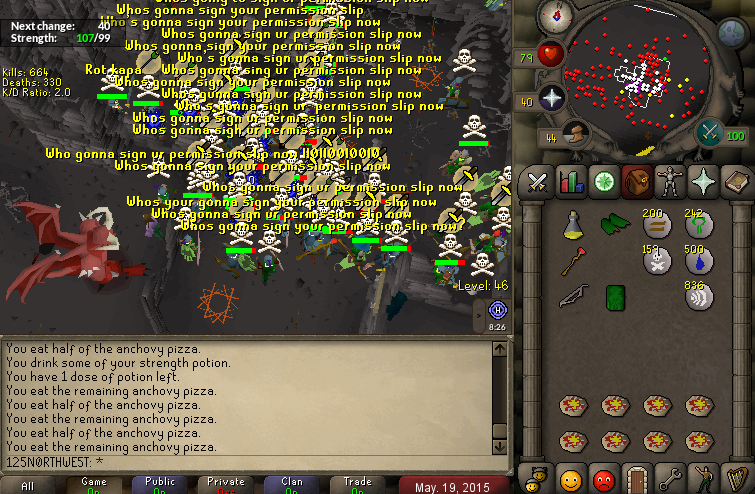This screenshot has height=494, width=755.
Task: Activate quick prayers via the prayer orb
Action: 551,98
